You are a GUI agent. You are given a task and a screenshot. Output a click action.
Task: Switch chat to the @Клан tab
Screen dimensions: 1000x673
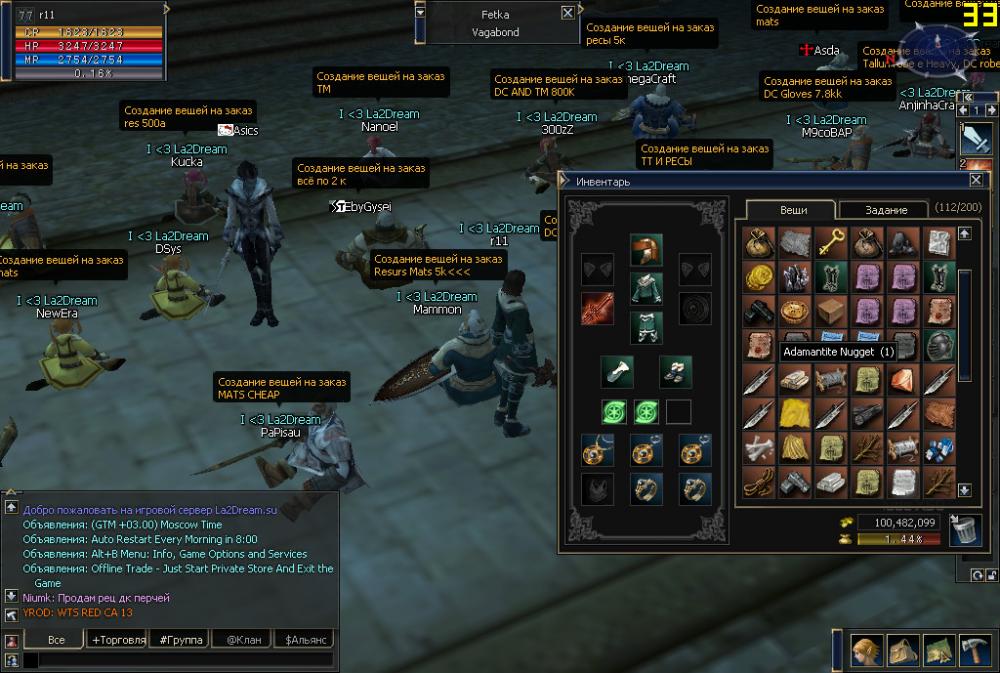243,639
